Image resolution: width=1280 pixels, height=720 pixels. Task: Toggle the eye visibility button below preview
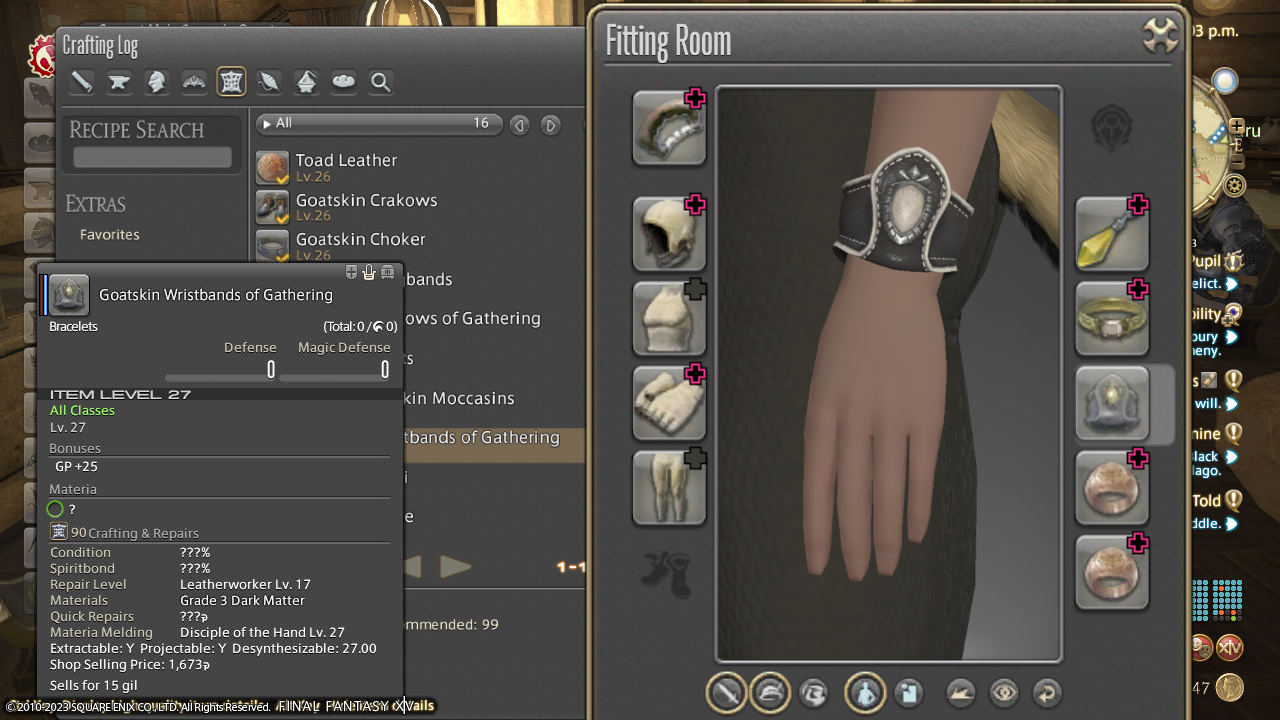1003,693
